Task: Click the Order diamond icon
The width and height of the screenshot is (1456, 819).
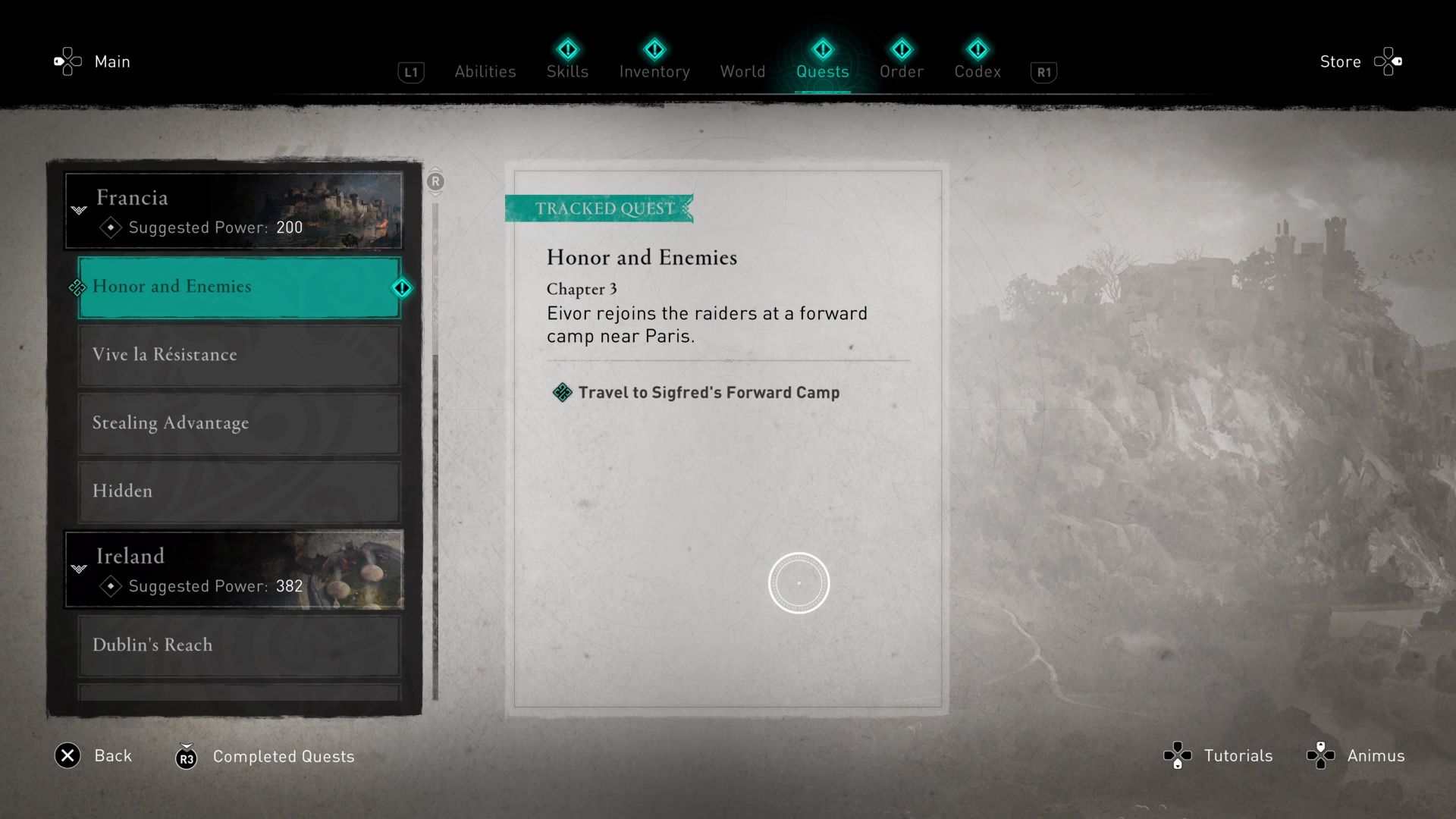Action: (902, 50)
